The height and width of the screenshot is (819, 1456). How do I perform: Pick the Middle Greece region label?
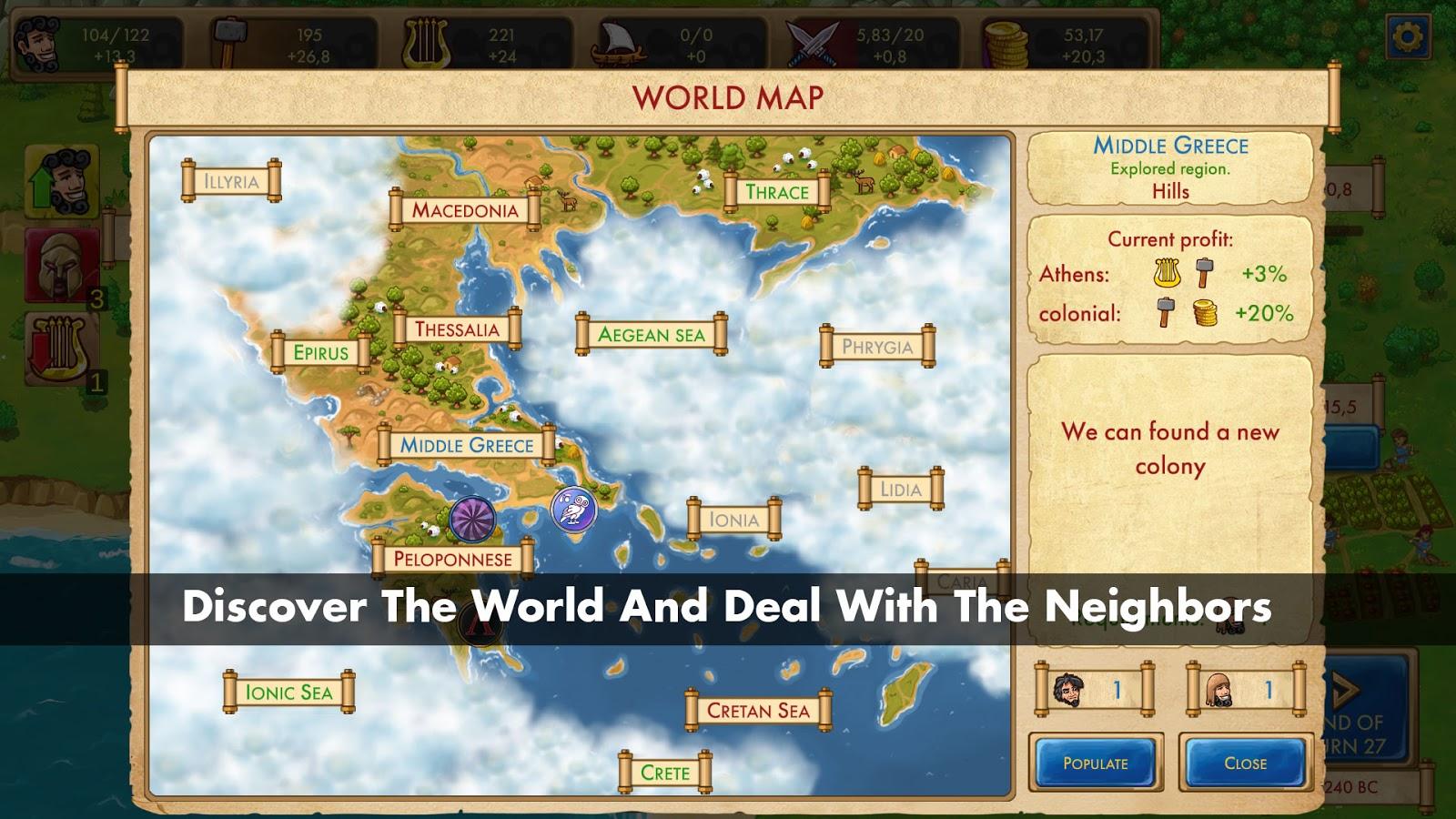pos(467,445)
